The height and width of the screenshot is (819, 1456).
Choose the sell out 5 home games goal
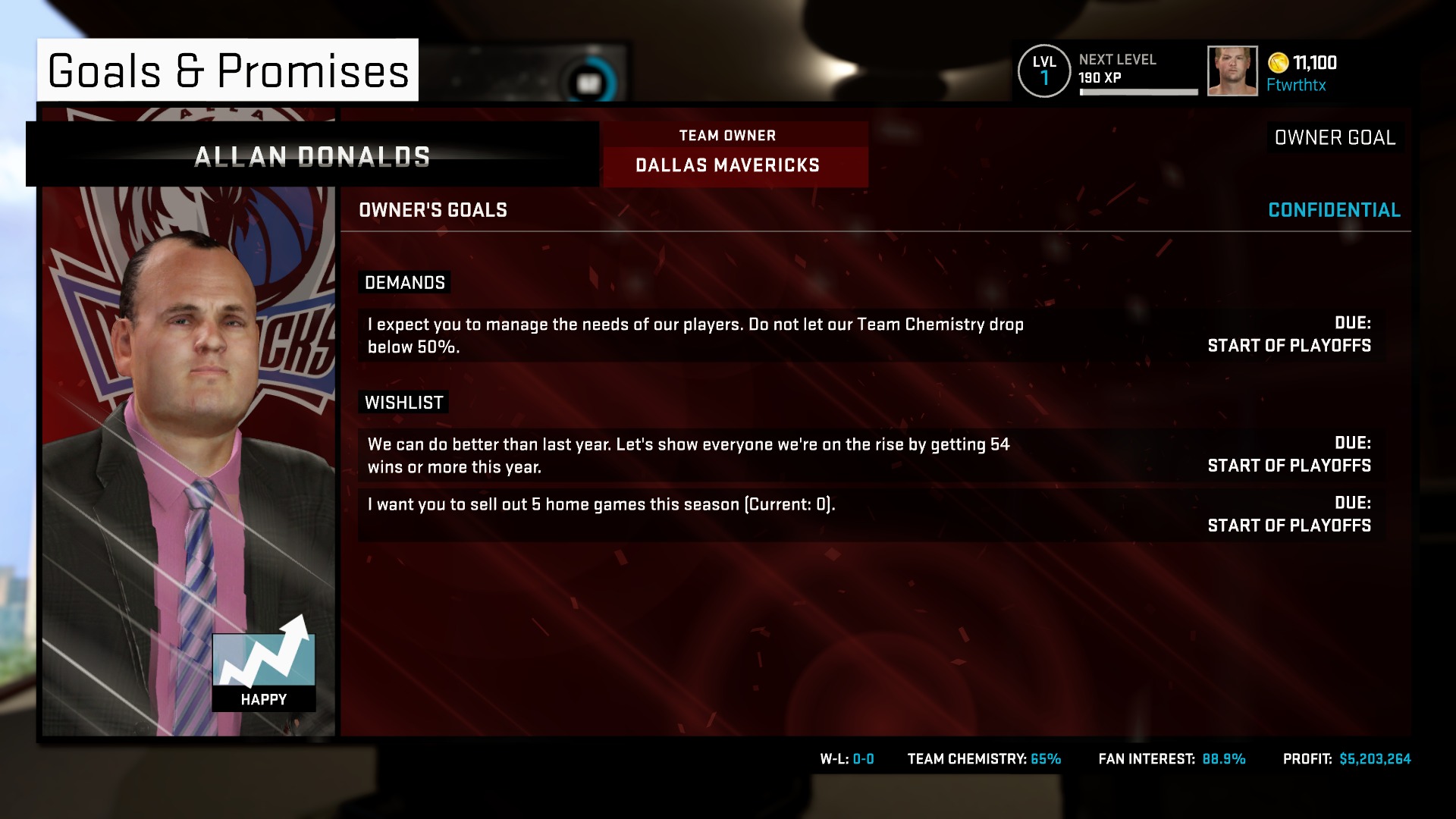871,515
